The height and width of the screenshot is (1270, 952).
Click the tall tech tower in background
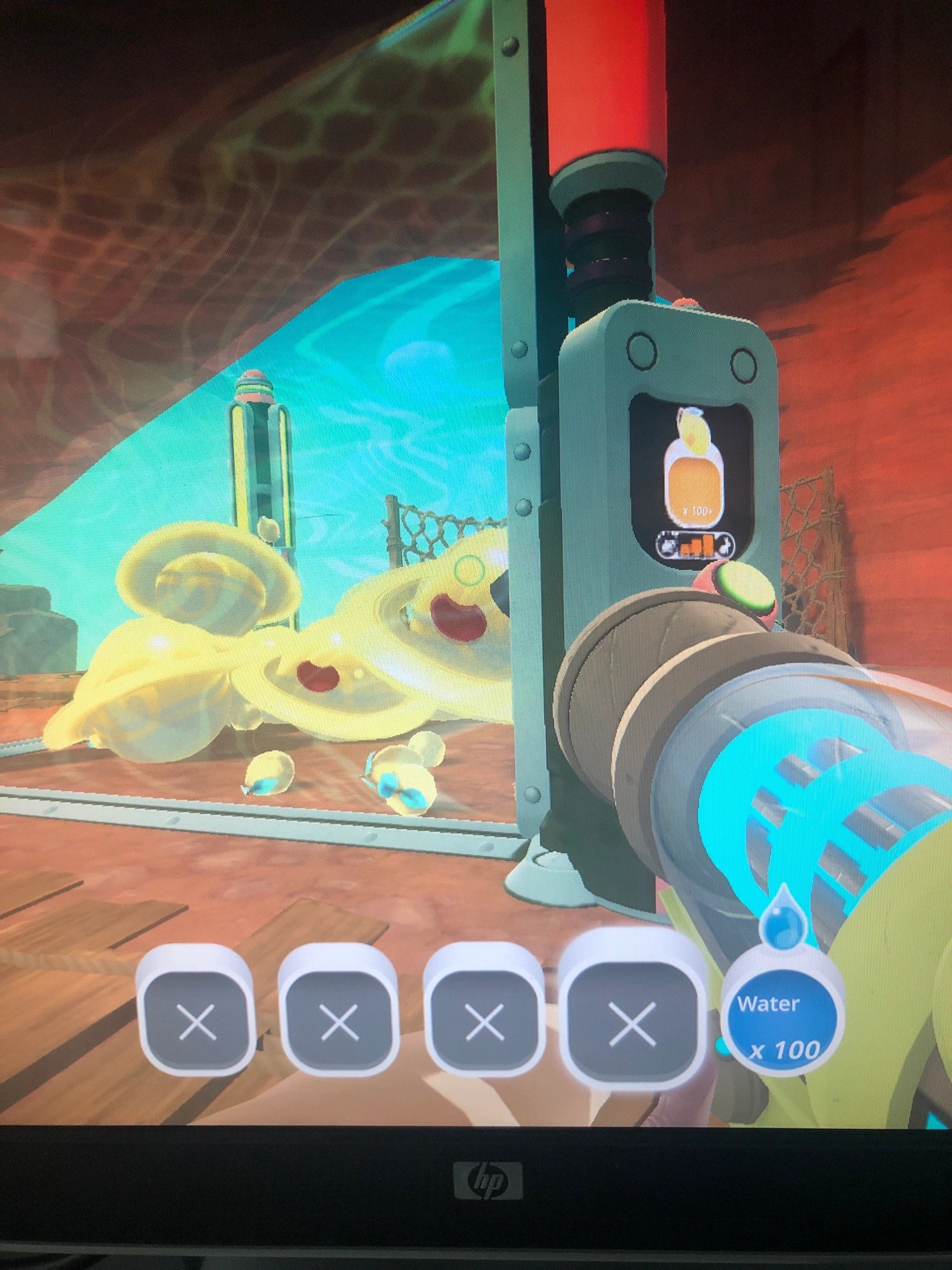257,444
